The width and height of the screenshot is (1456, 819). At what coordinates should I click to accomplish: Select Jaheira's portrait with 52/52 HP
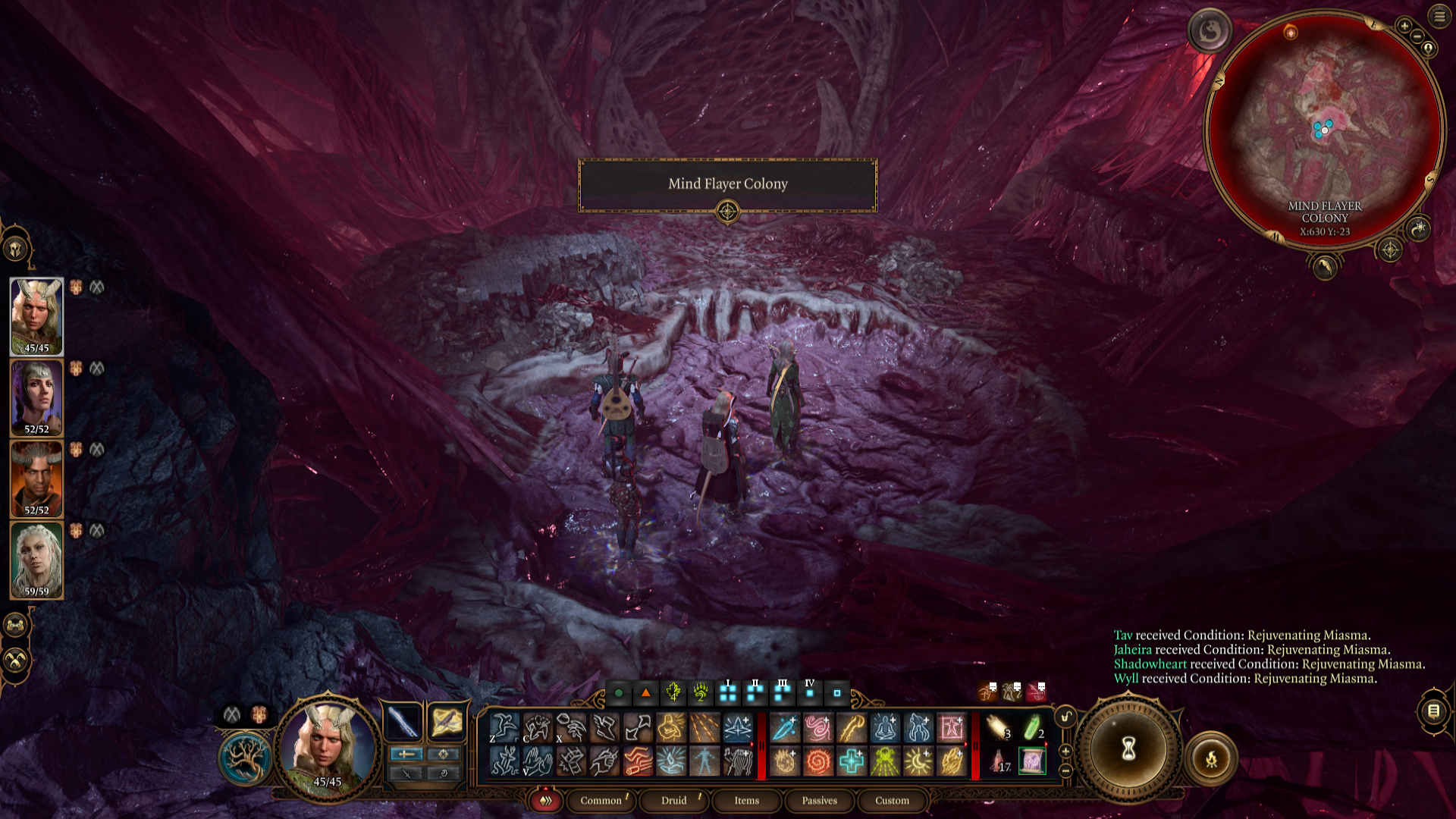pyautogui.click(x=36, y=397)
